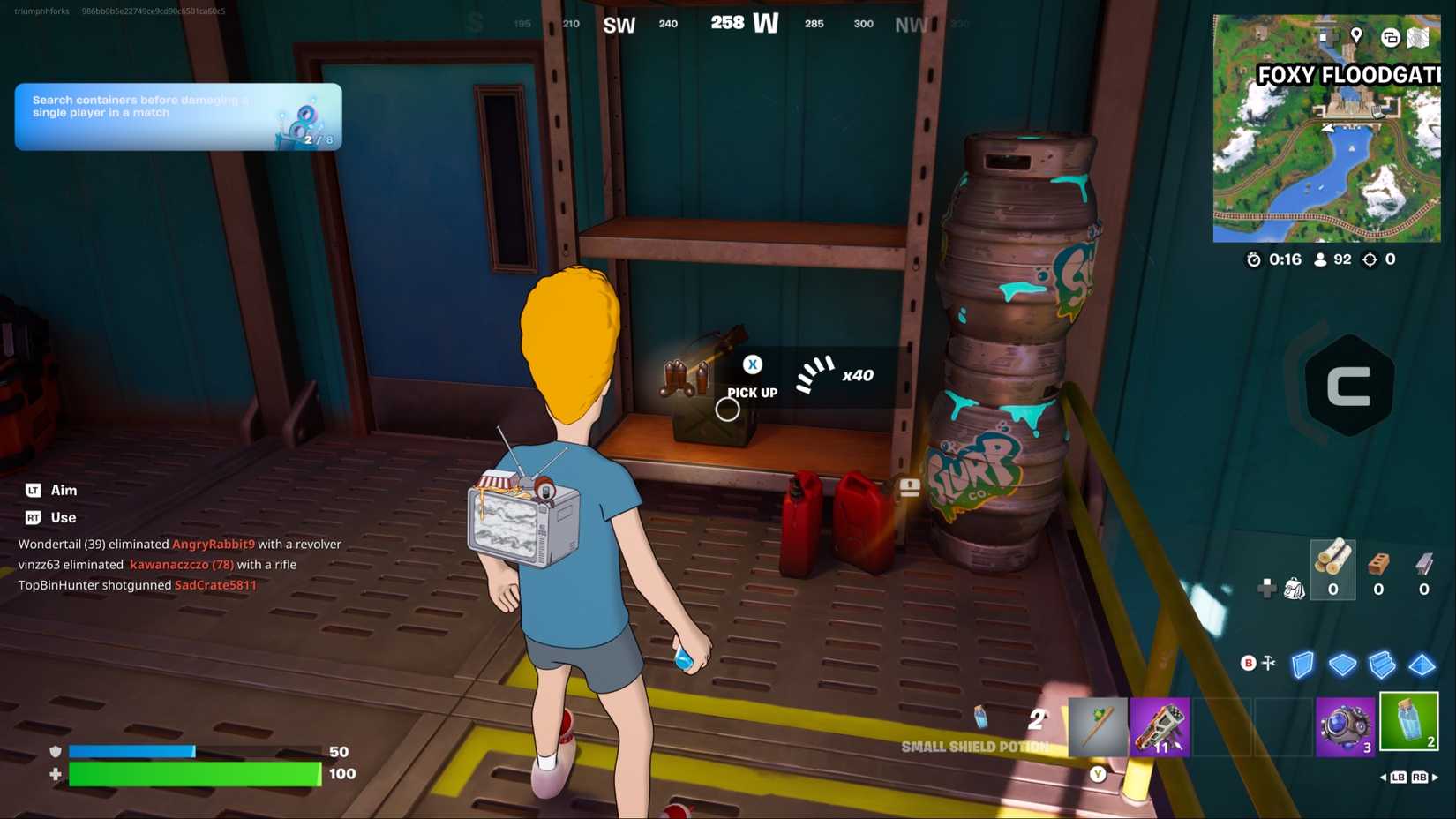
Task: Click the left arrow beside LB prompt
Action: click(x=1382, y=778)
